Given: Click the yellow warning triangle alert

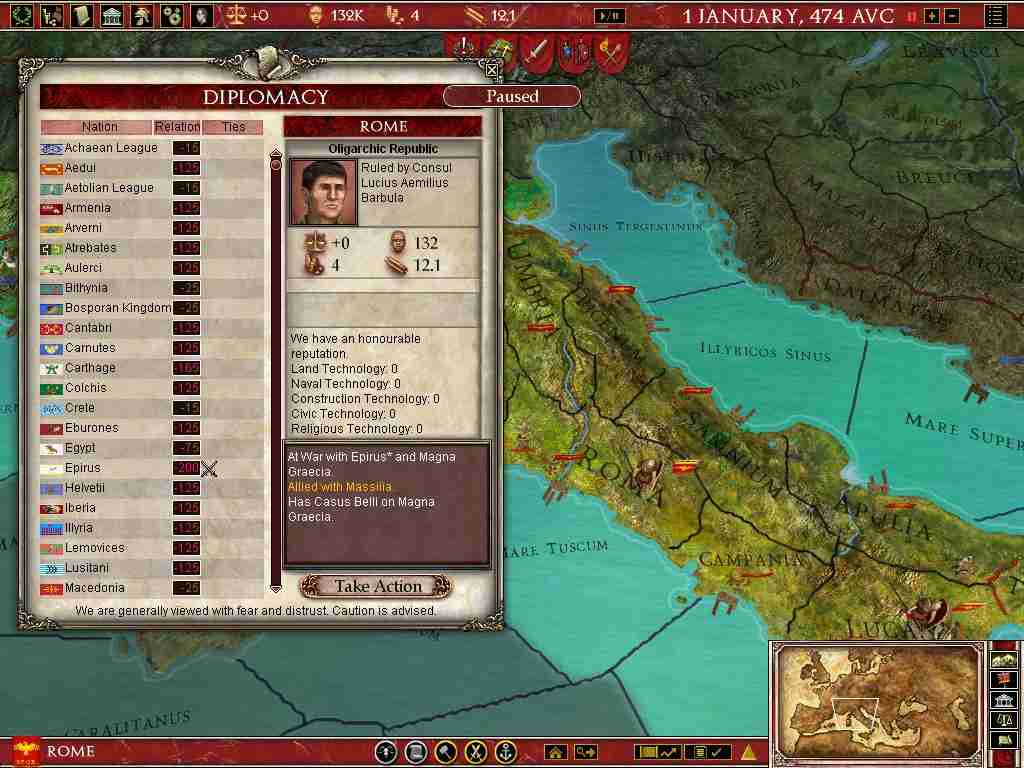Looking at the screenshot, I should pos(748,752).
